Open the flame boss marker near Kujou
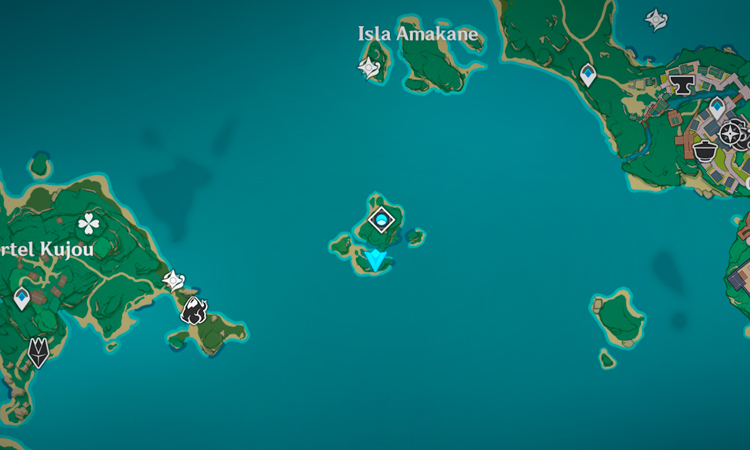This screenshot has width=750, height=450. coord(194,310)
